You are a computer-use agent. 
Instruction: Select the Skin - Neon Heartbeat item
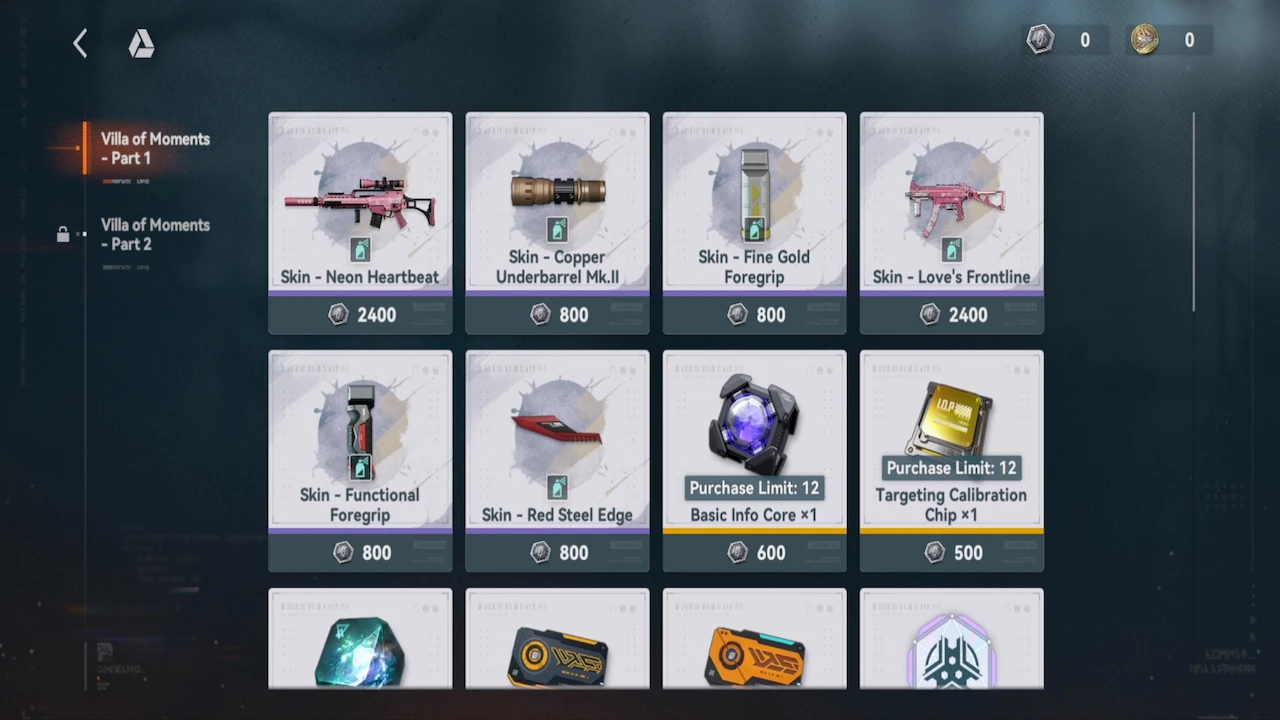(x=360, y=222)
